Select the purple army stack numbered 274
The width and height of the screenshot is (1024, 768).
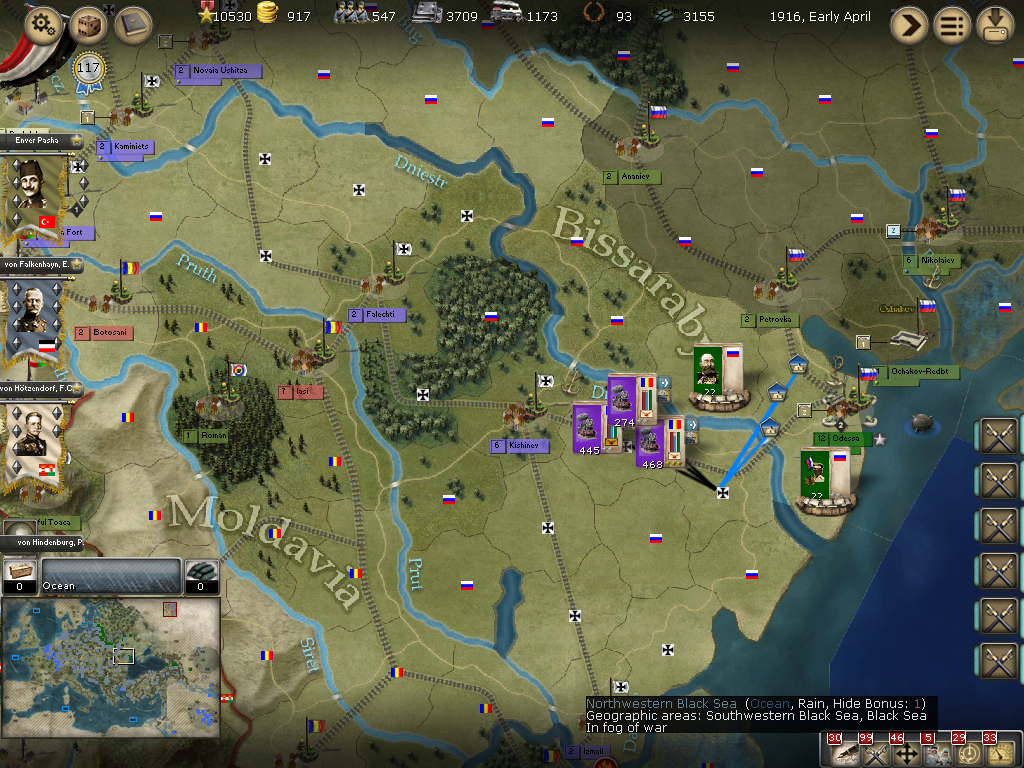pos(624,399)
